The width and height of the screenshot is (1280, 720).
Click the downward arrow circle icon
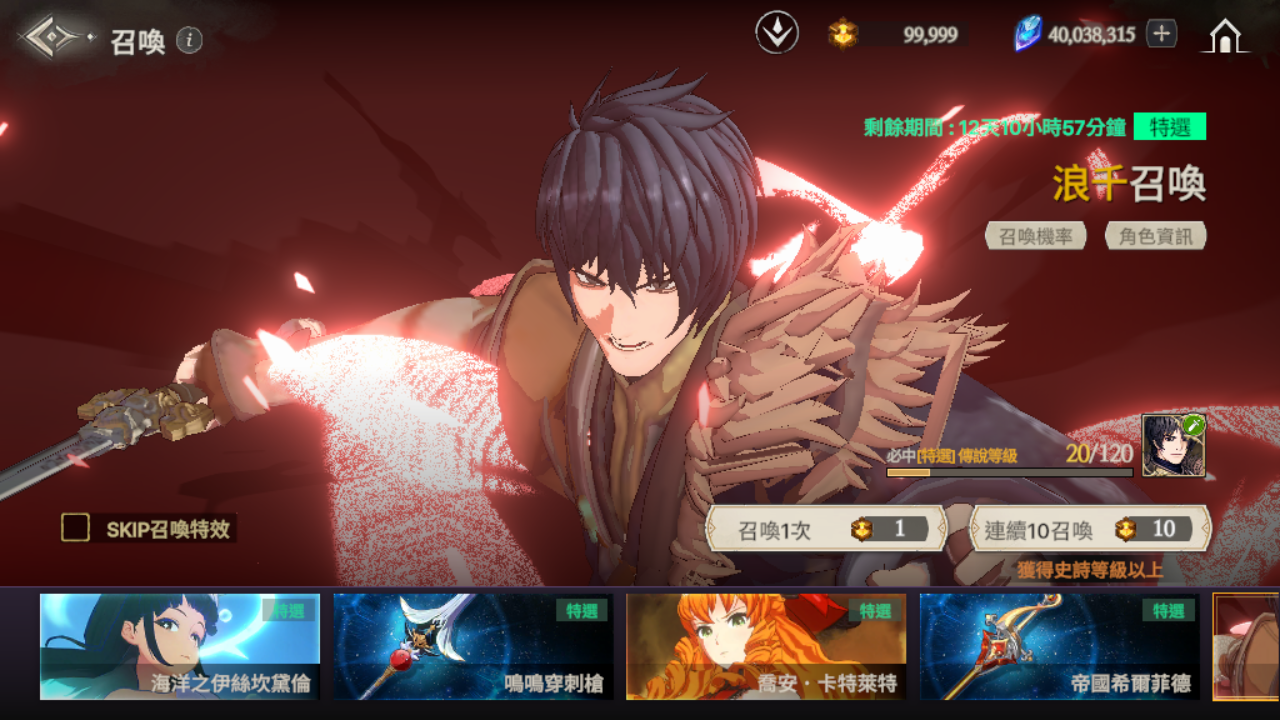[776, 34]
